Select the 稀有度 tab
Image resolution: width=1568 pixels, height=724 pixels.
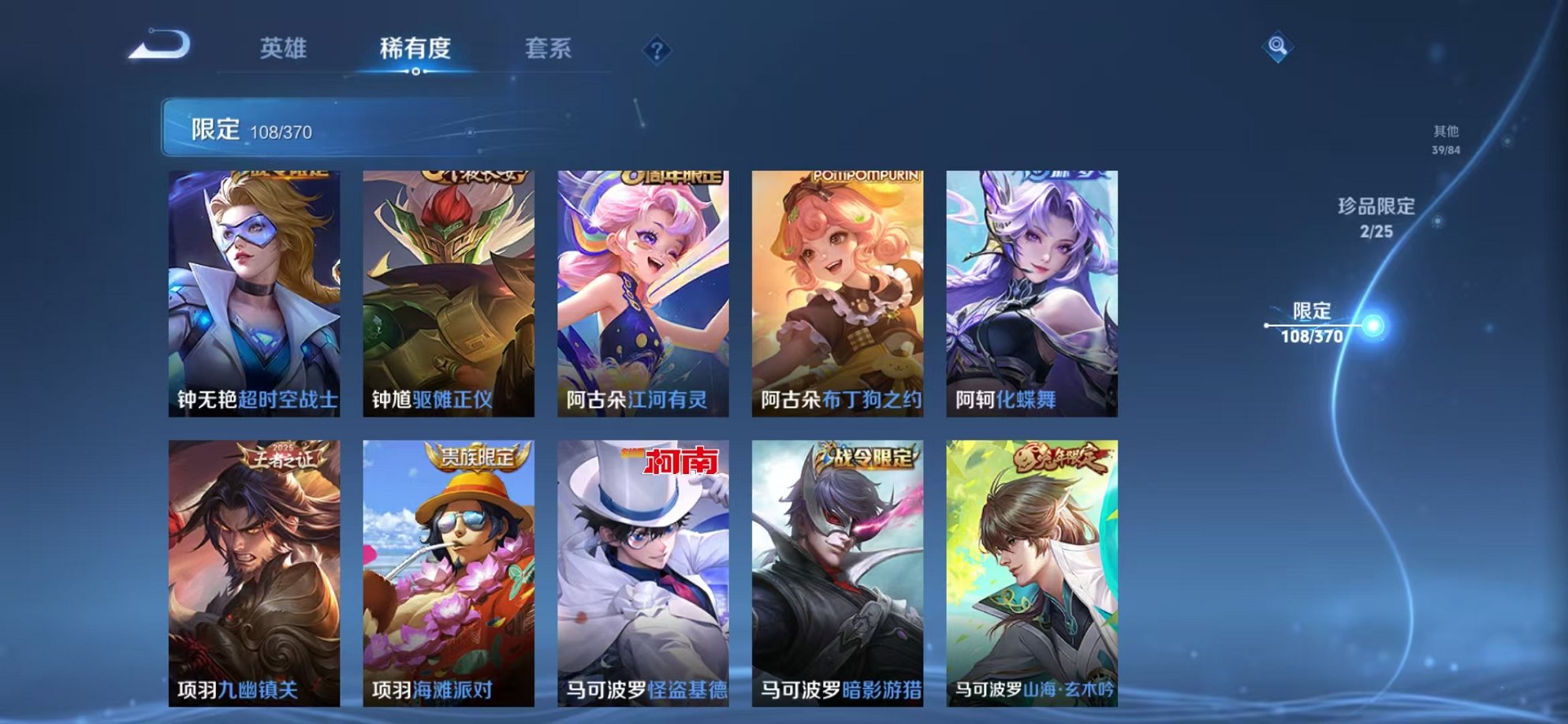tap(415, 48)
